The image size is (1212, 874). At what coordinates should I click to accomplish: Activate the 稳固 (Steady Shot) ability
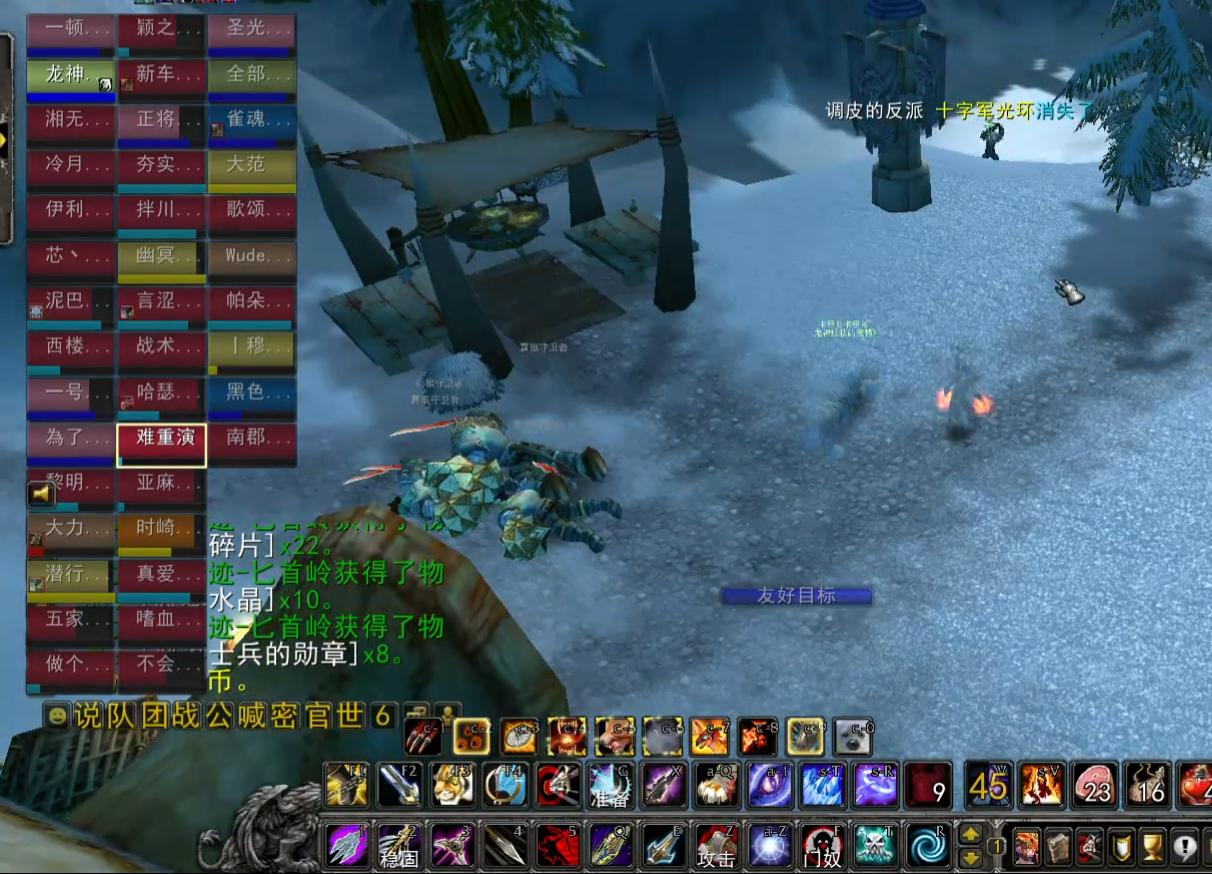(x=398, y=846)
